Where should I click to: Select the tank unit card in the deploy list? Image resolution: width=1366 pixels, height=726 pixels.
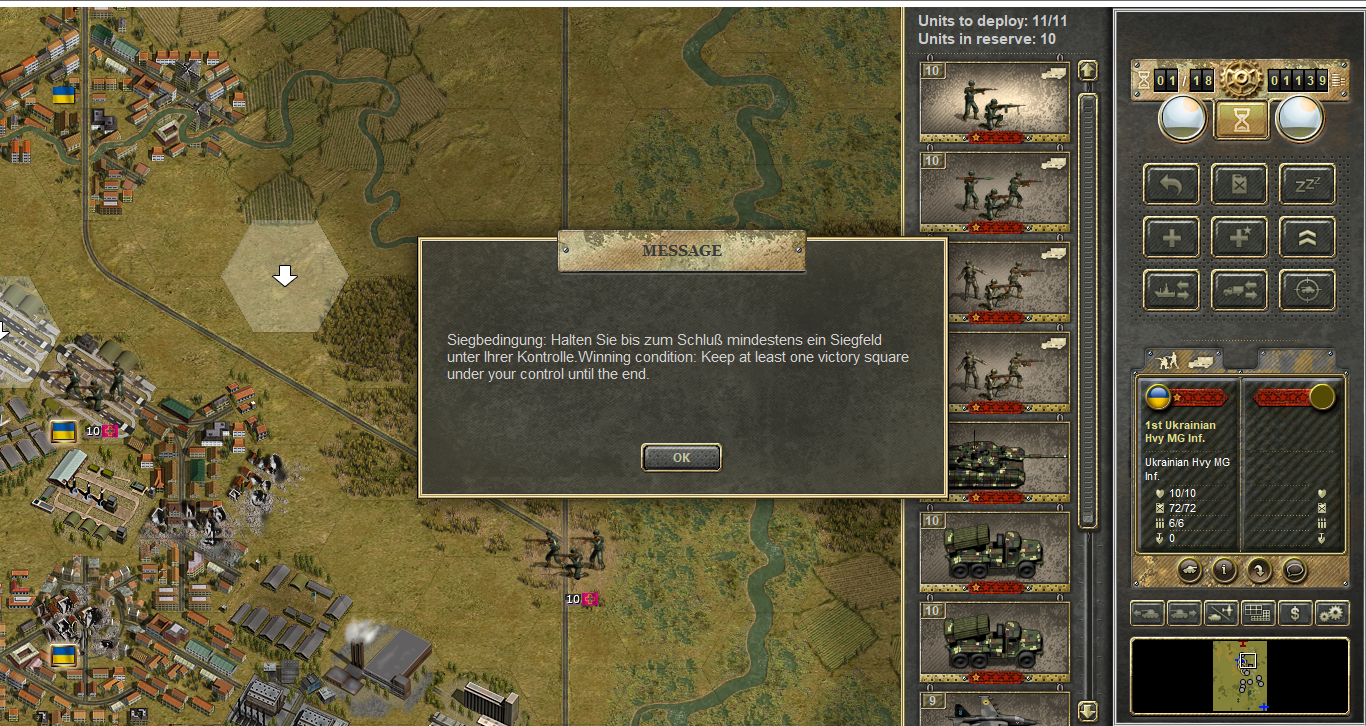click(x=994, y=462)
